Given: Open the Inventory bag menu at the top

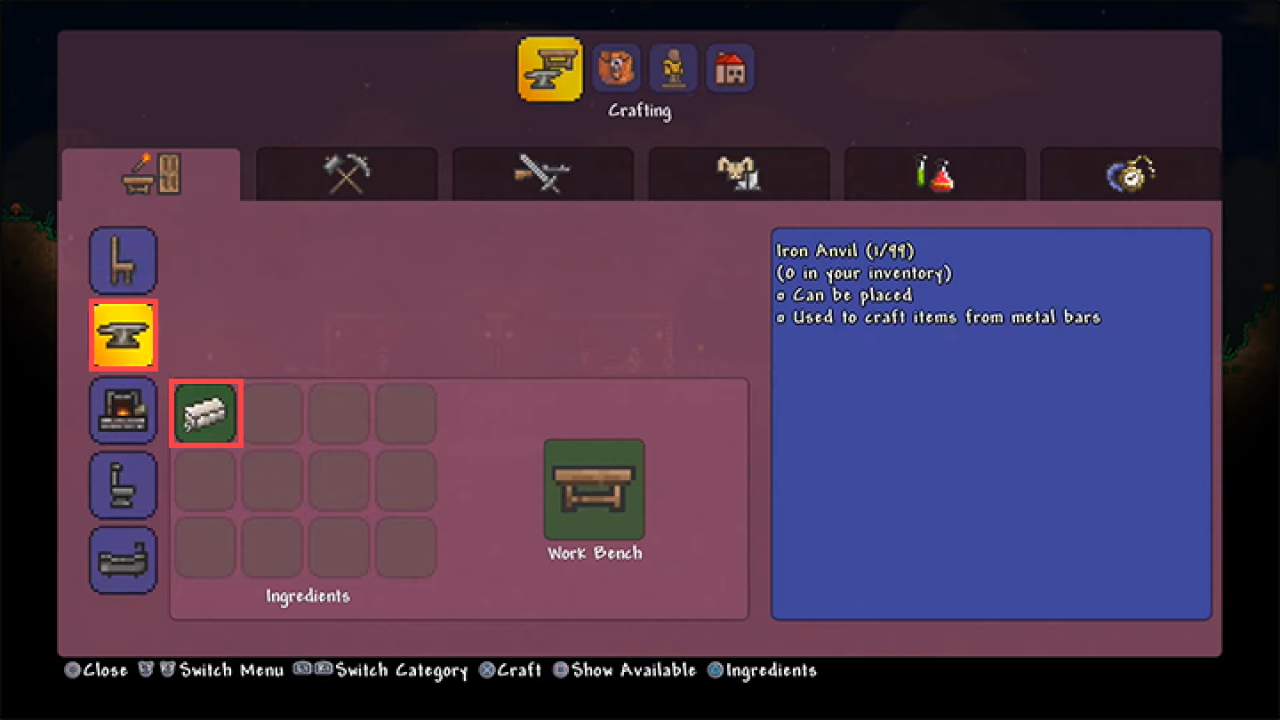Looking at the screenshot, I should [x=616, y=67].
